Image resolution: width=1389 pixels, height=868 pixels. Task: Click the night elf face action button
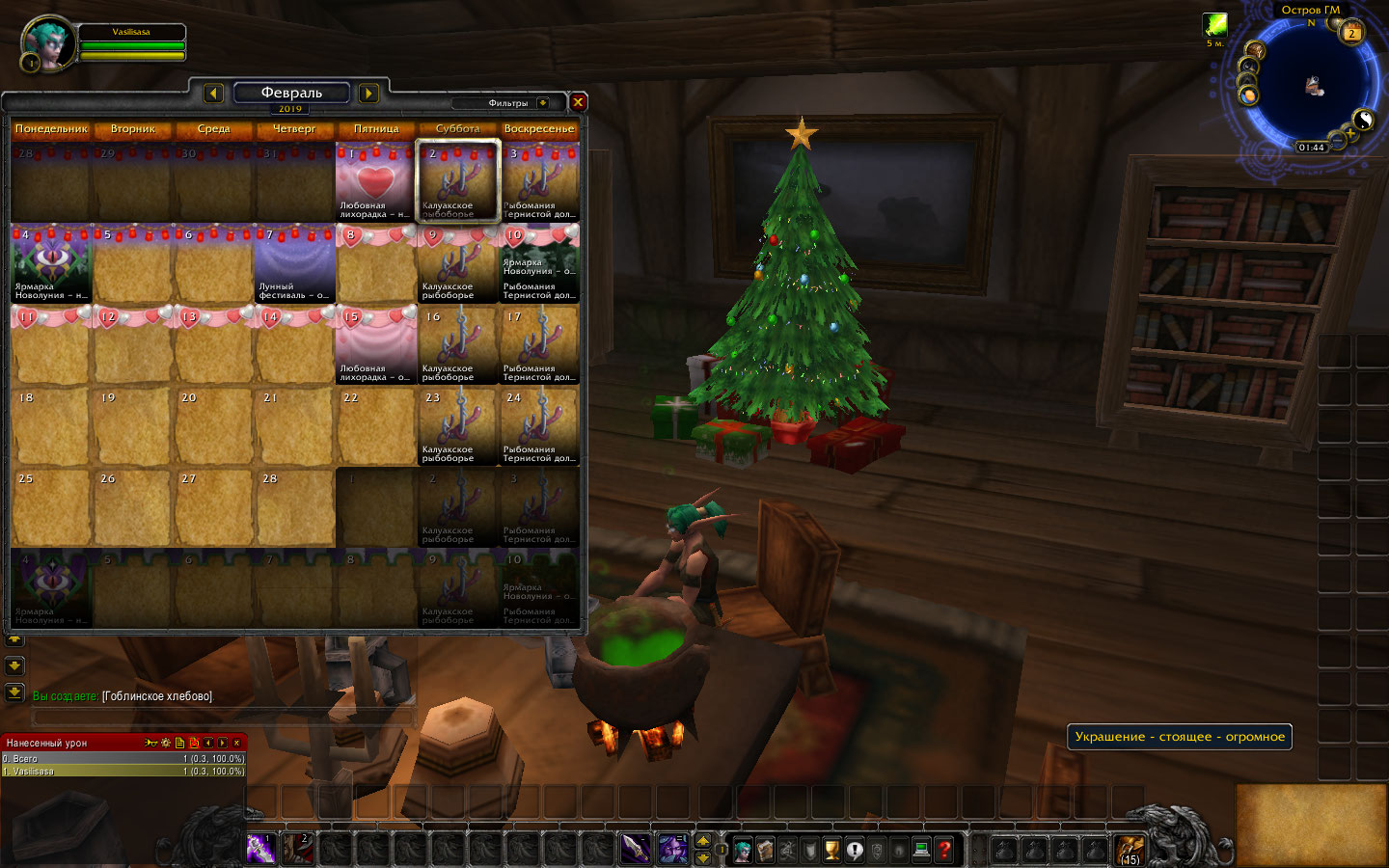point(672,849)
